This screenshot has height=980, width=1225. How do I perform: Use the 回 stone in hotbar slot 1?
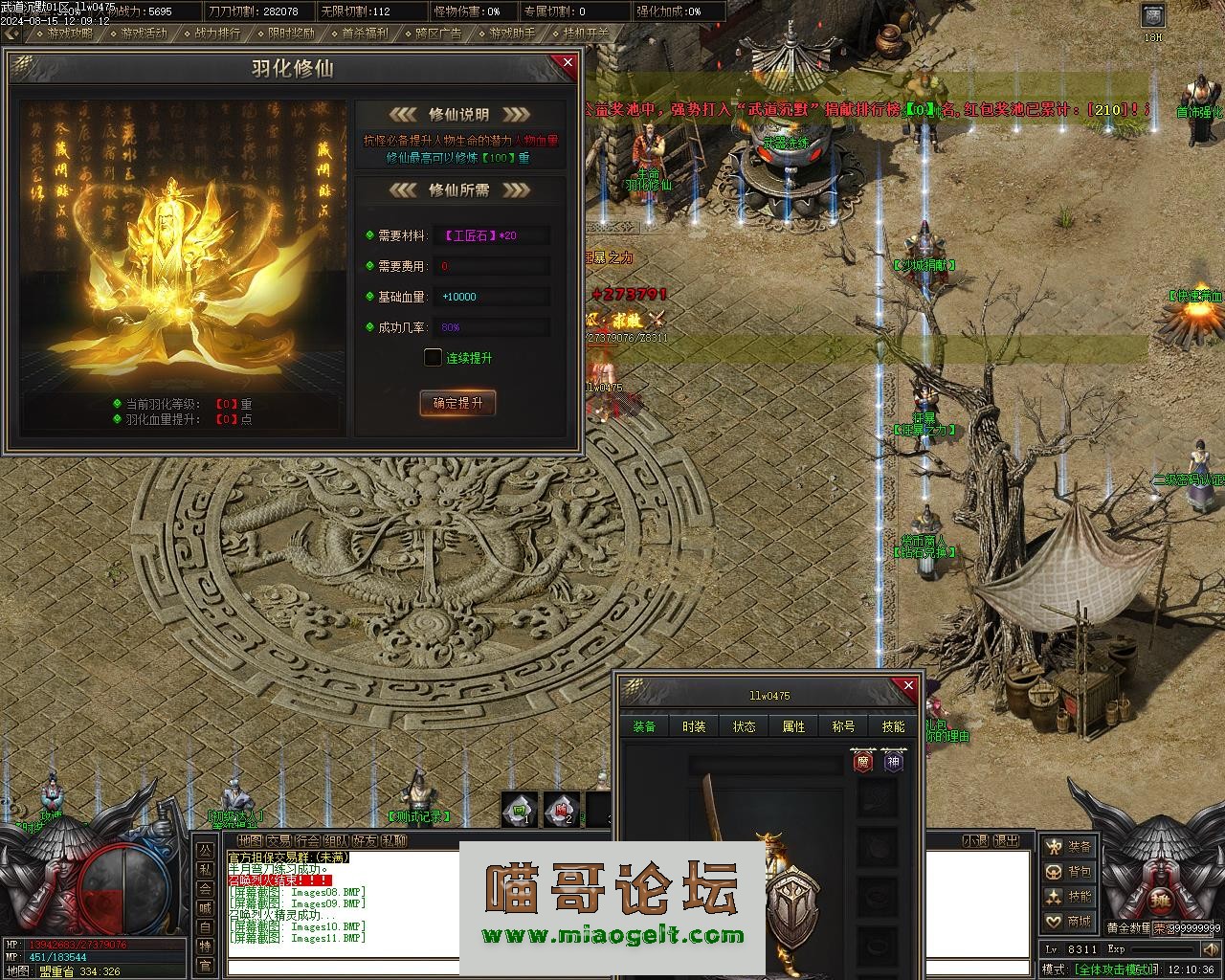[520, 809]
